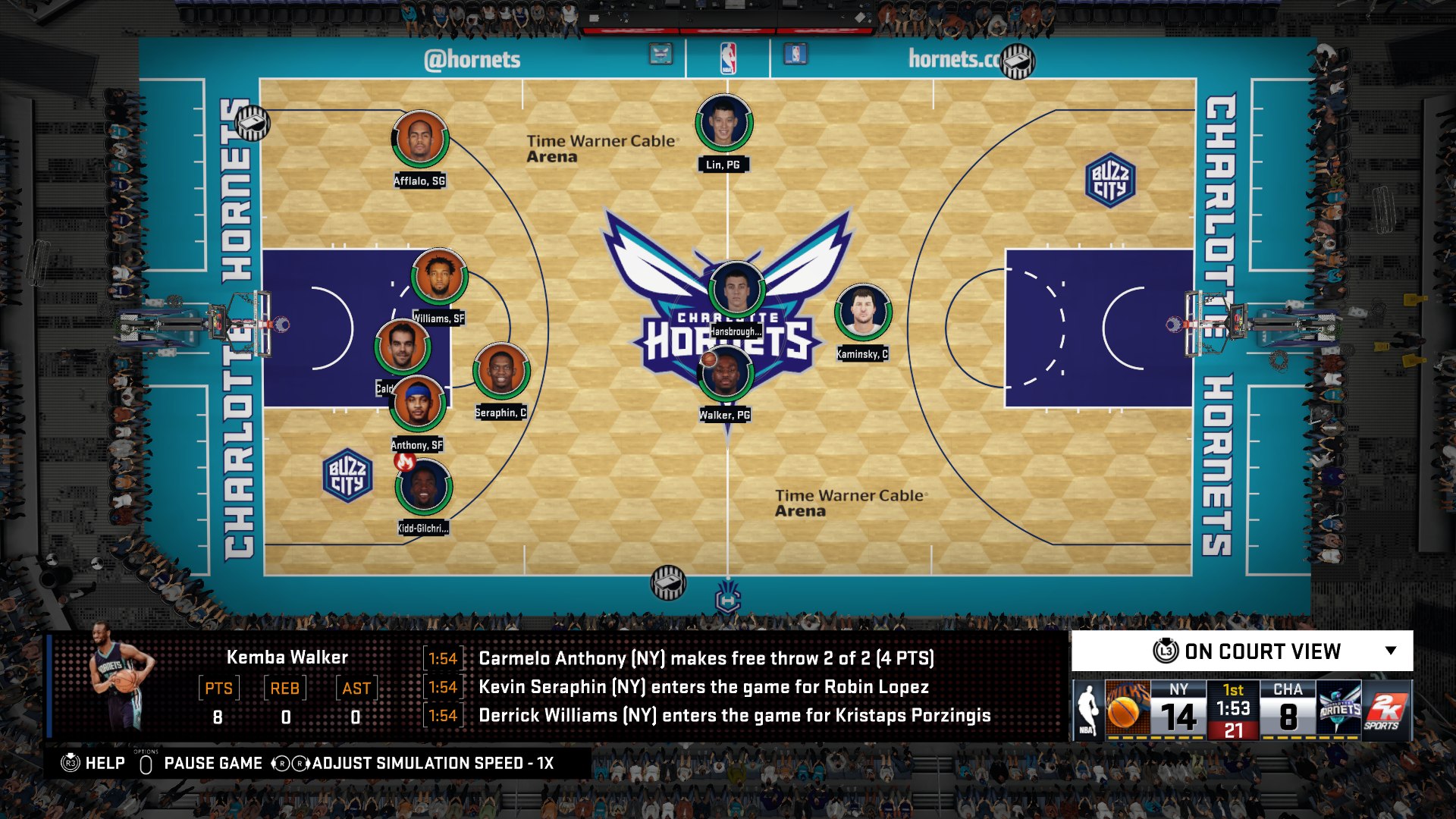Click the NBA logo in the scoreboard
This screenshot has width=1456, height=819.
point(1088,709)
